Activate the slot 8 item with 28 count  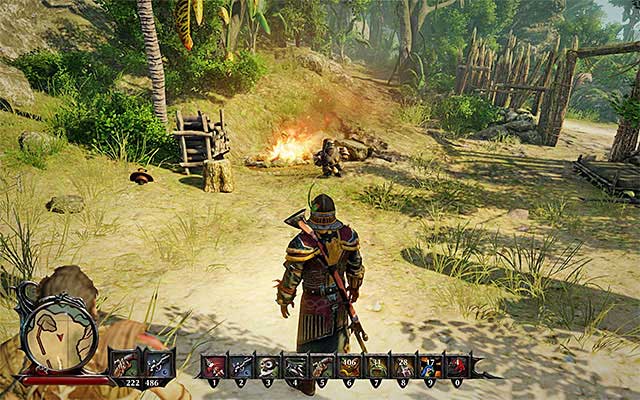[404, 366]
